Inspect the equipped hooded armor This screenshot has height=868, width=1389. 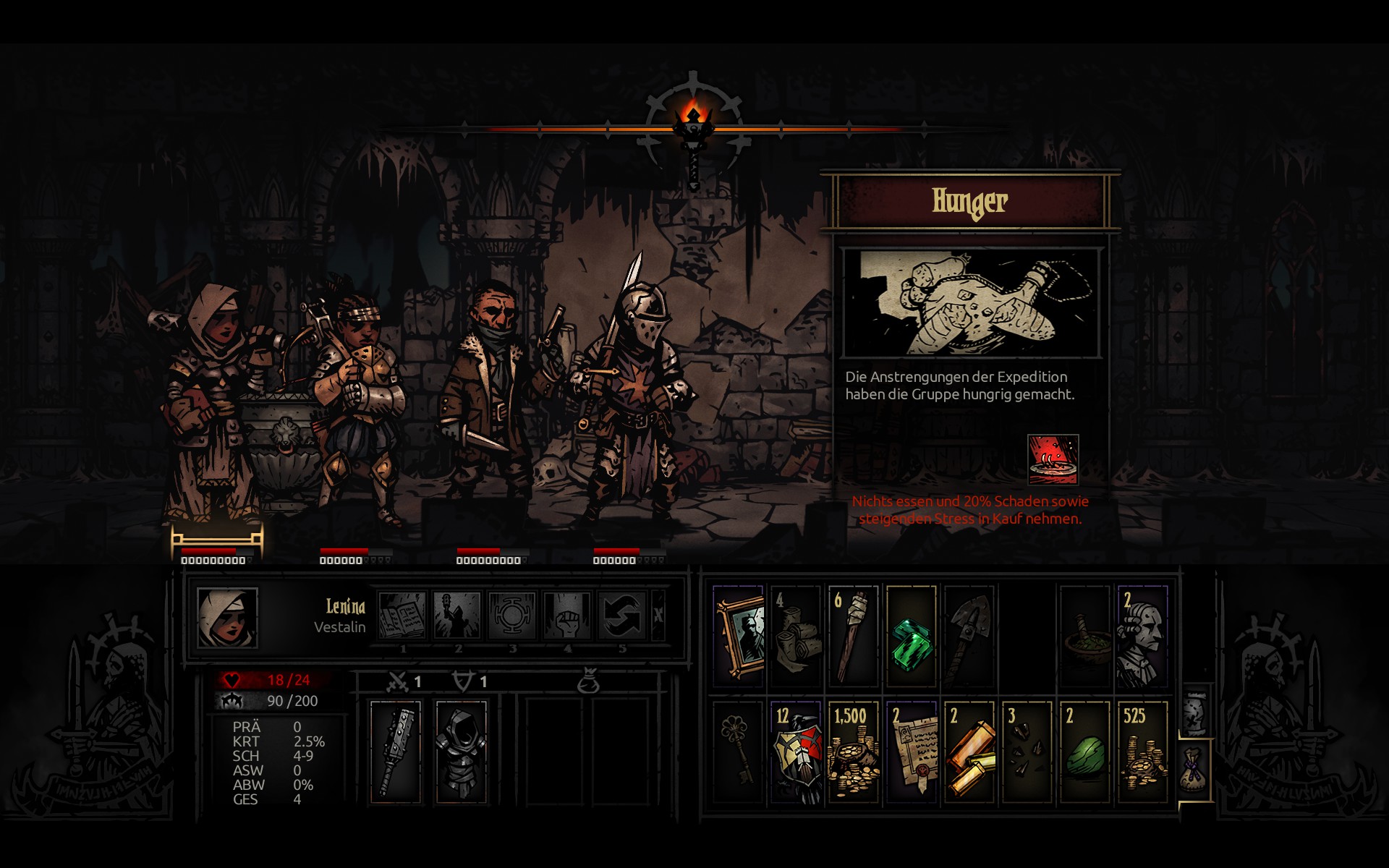461,751
